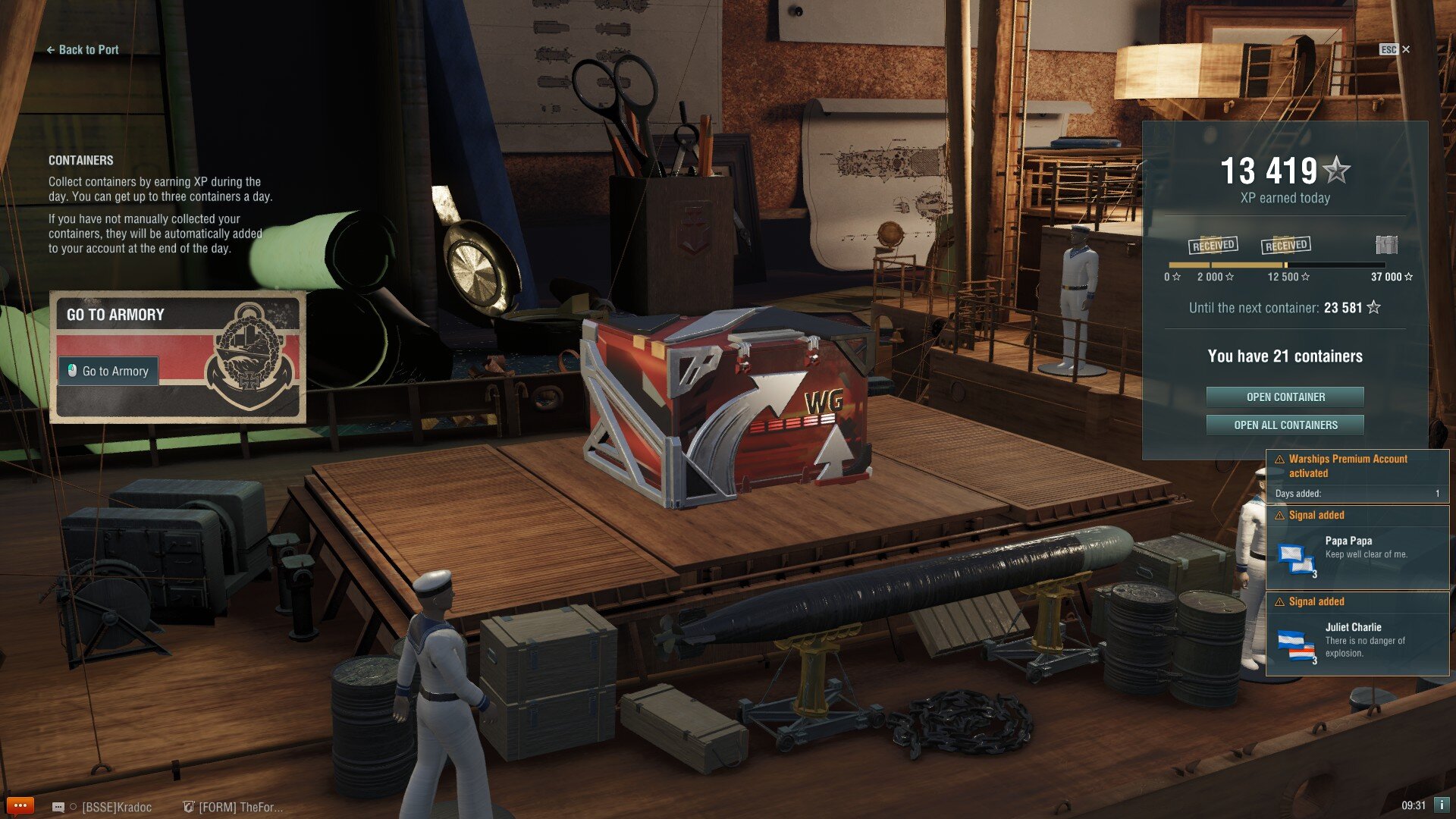The height and width of the screenshot is (819, 1456).
Task: Open a single container
Action: click(1285, 397)
